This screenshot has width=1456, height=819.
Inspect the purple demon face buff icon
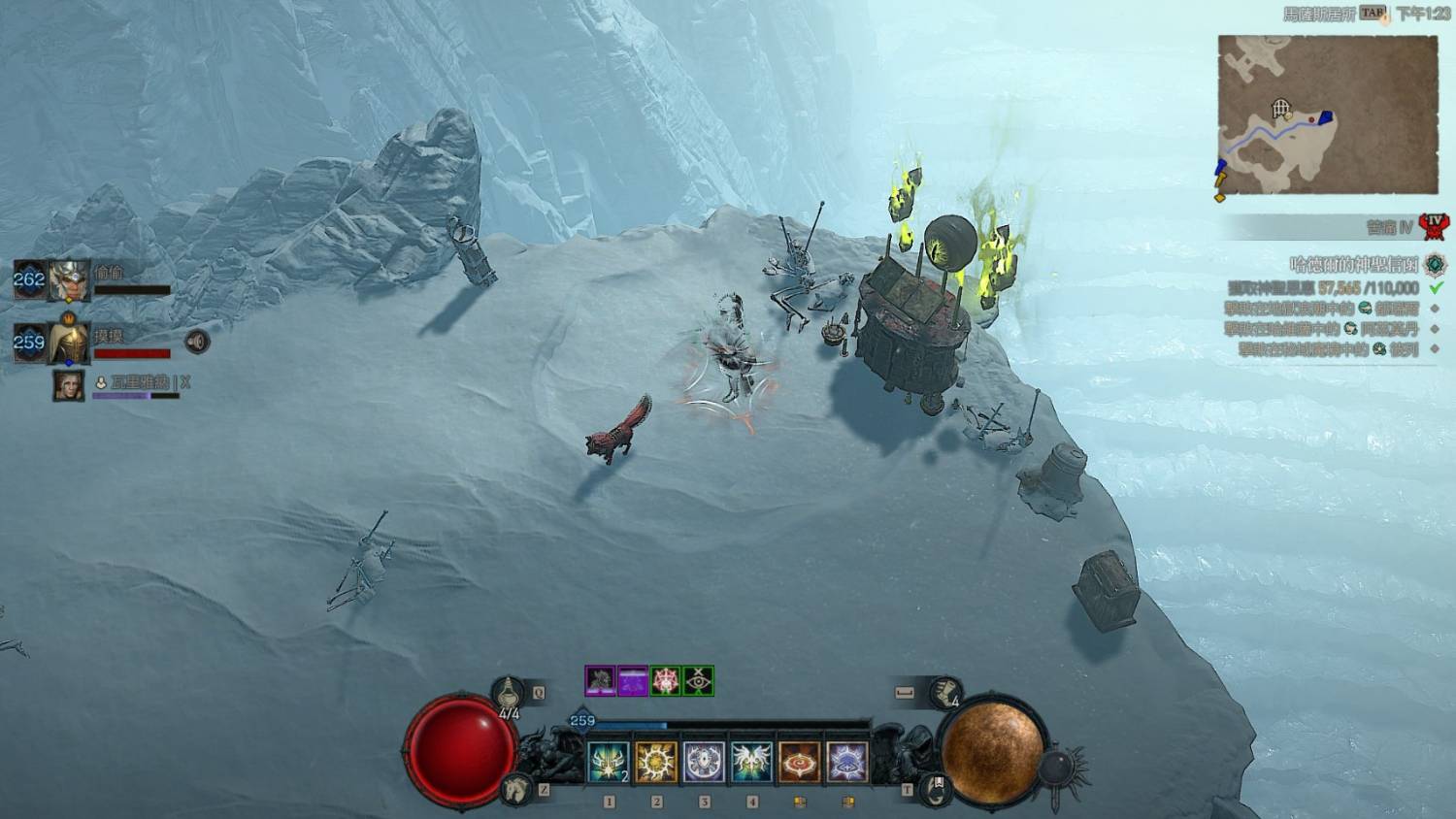[x=600, y=680]
